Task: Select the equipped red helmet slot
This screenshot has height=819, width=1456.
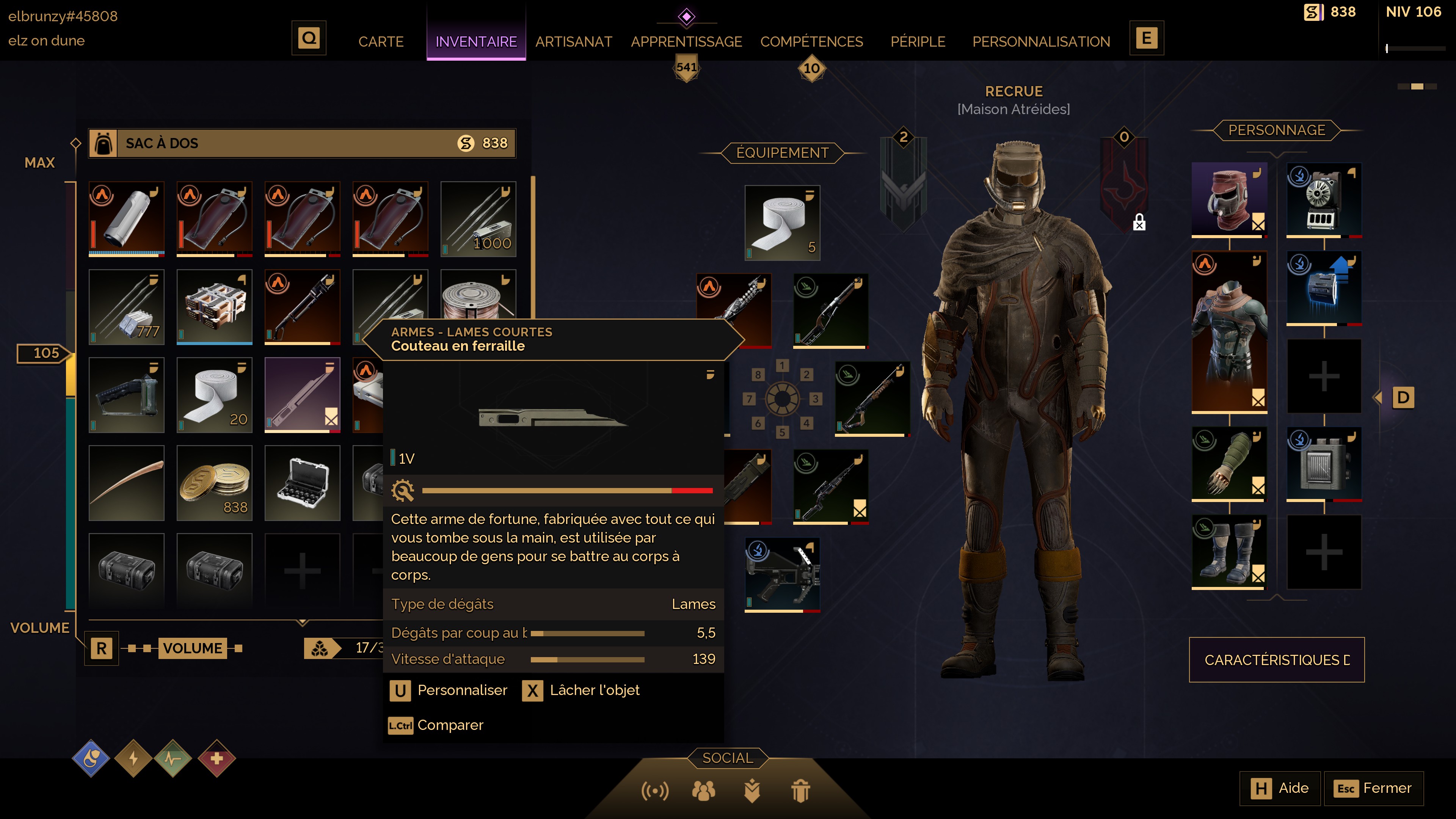Action: click(x=1229, y=199)
